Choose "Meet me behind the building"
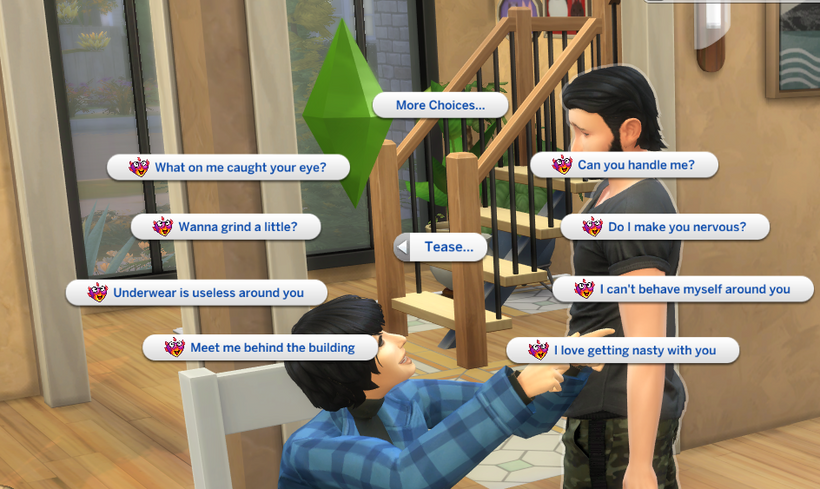 click(x=261, y=347)
